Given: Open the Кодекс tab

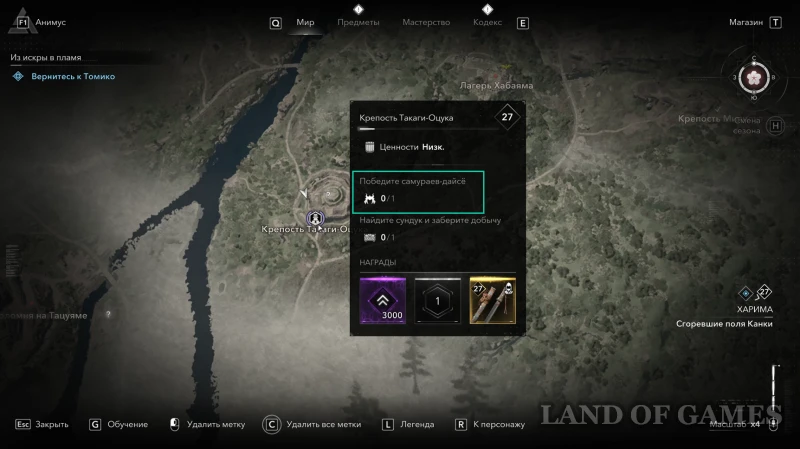Looking at the screenshot, I should point(487,22).
